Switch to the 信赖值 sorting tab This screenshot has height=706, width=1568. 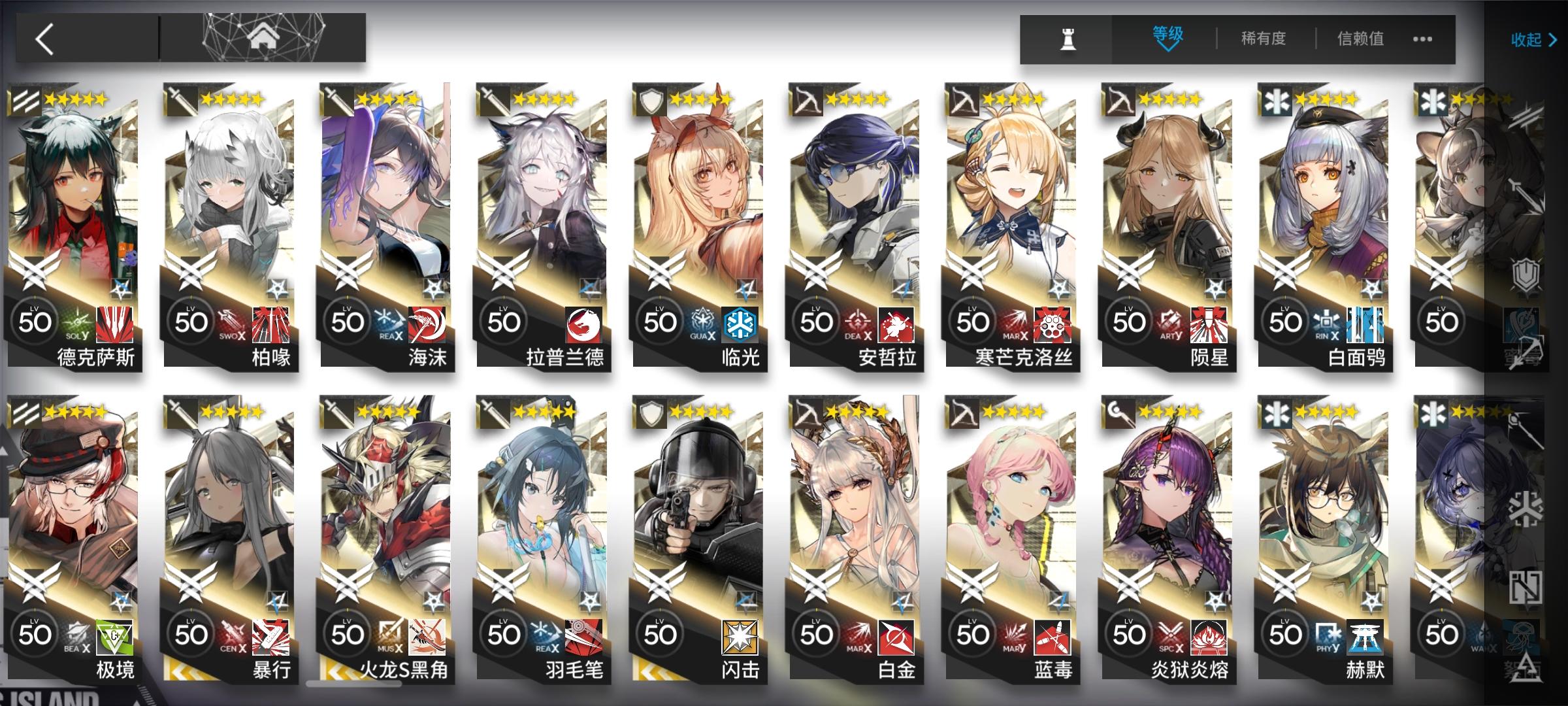point(1361,39)
